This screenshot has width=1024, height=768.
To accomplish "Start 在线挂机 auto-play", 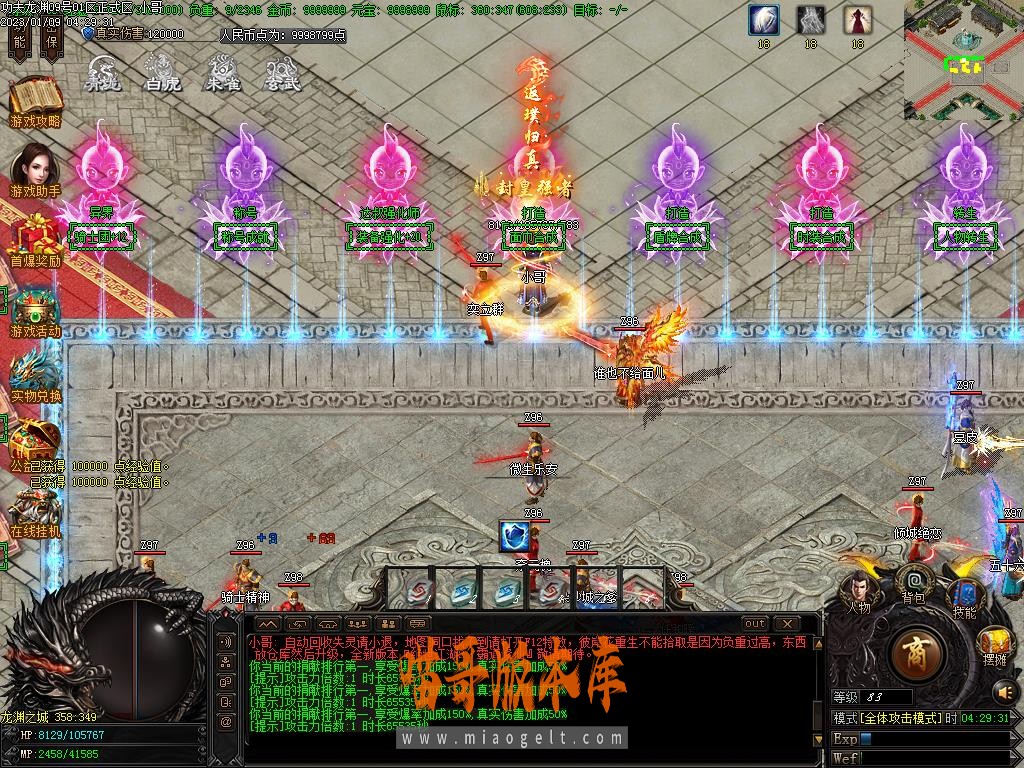I will coord(36,510).
